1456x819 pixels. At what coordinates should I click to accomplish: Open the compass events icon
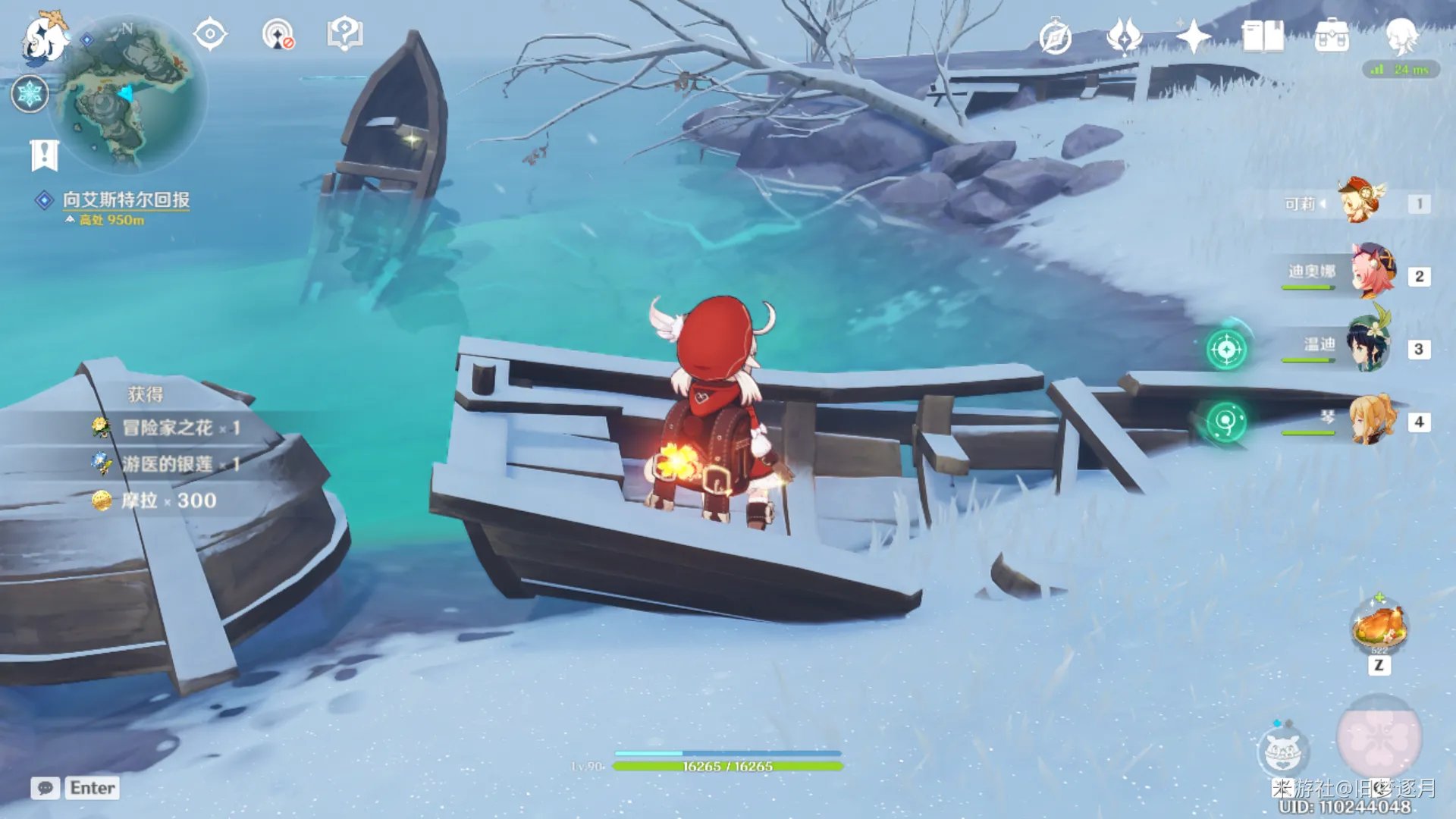click(1055, 37)
